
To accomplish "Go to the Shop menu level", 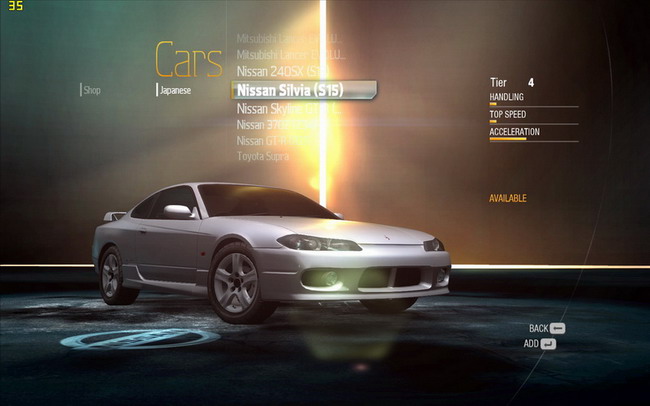I will coord(92,90).
